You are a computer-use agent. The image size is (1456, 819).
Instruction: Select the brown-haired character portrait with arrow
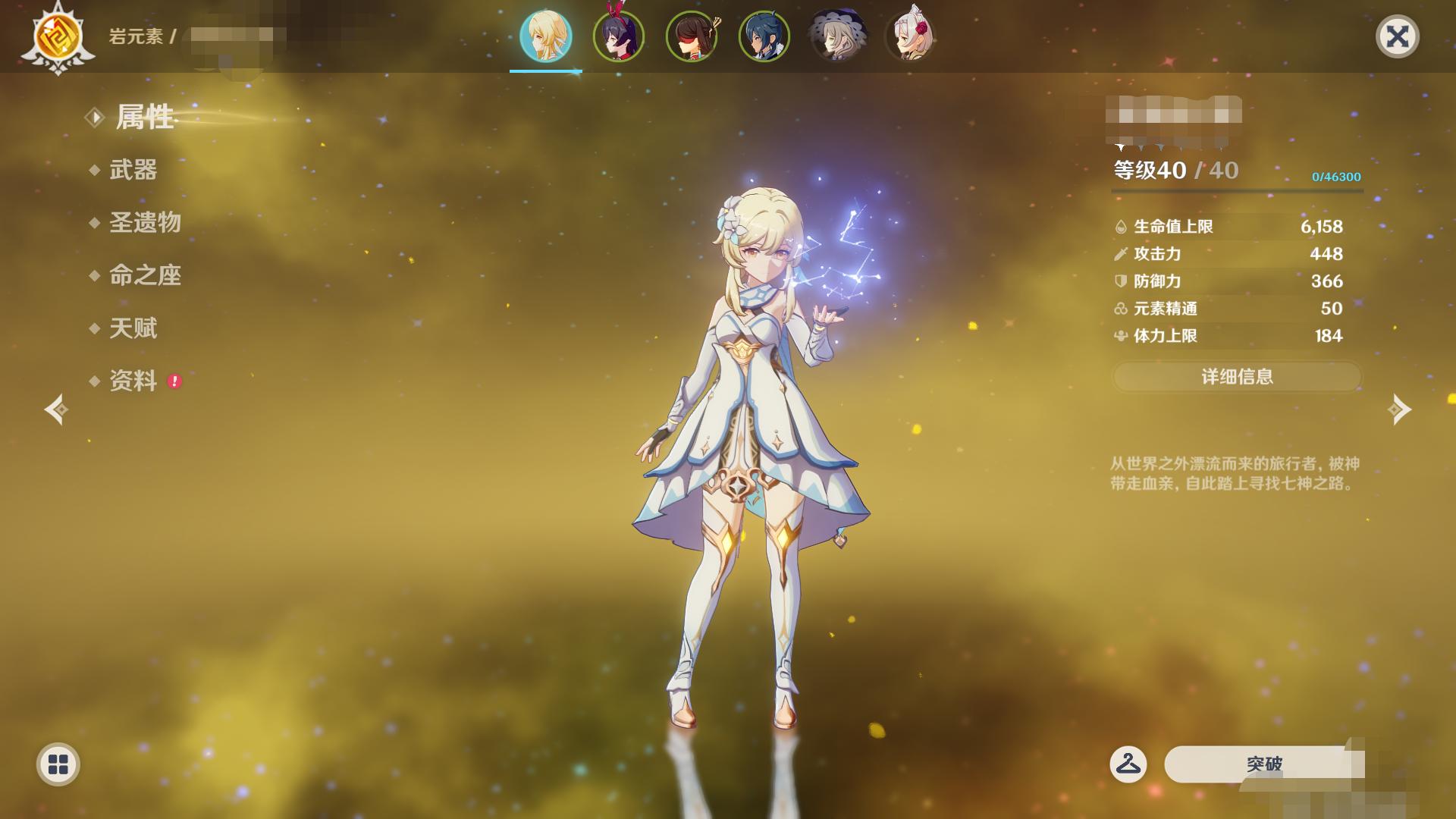[692, 36]
